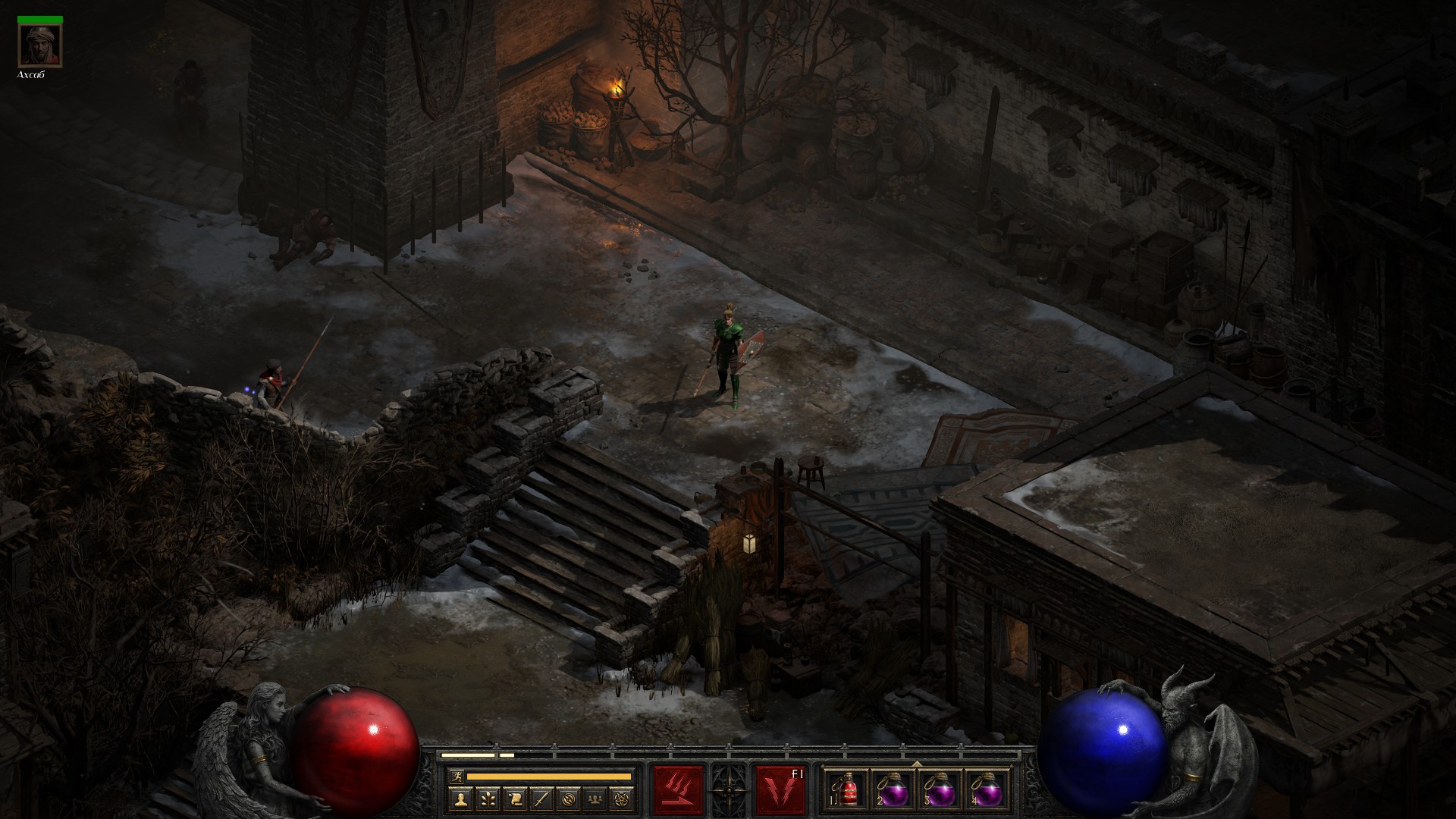The image size is (1456, 819).
Task: Click the round shield mini panel icon
Action: (570, 799)
